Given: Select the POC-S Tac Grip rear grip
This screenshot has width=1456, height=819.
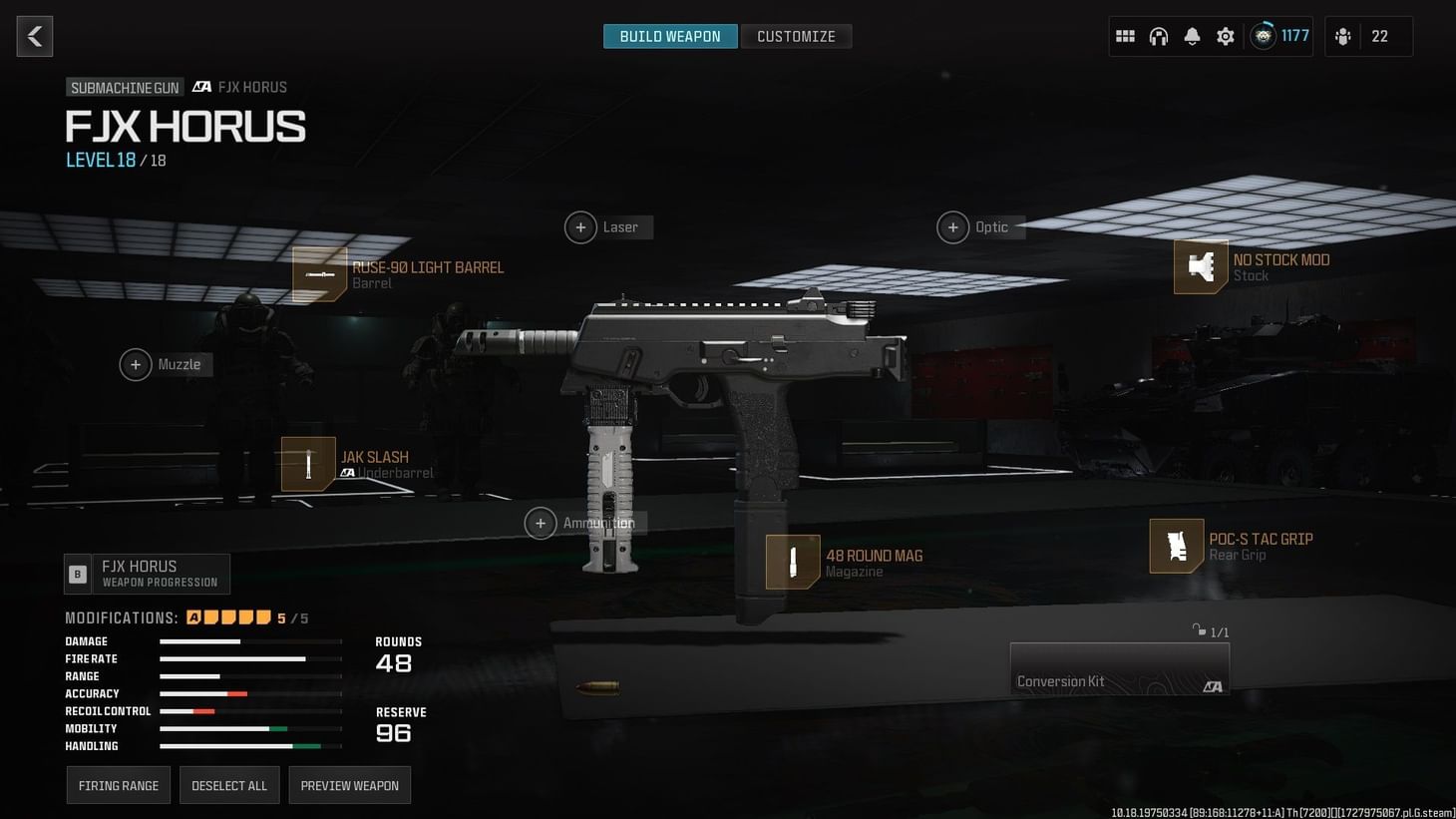Looking at the screenshot, I should (x=1237, y=546).
